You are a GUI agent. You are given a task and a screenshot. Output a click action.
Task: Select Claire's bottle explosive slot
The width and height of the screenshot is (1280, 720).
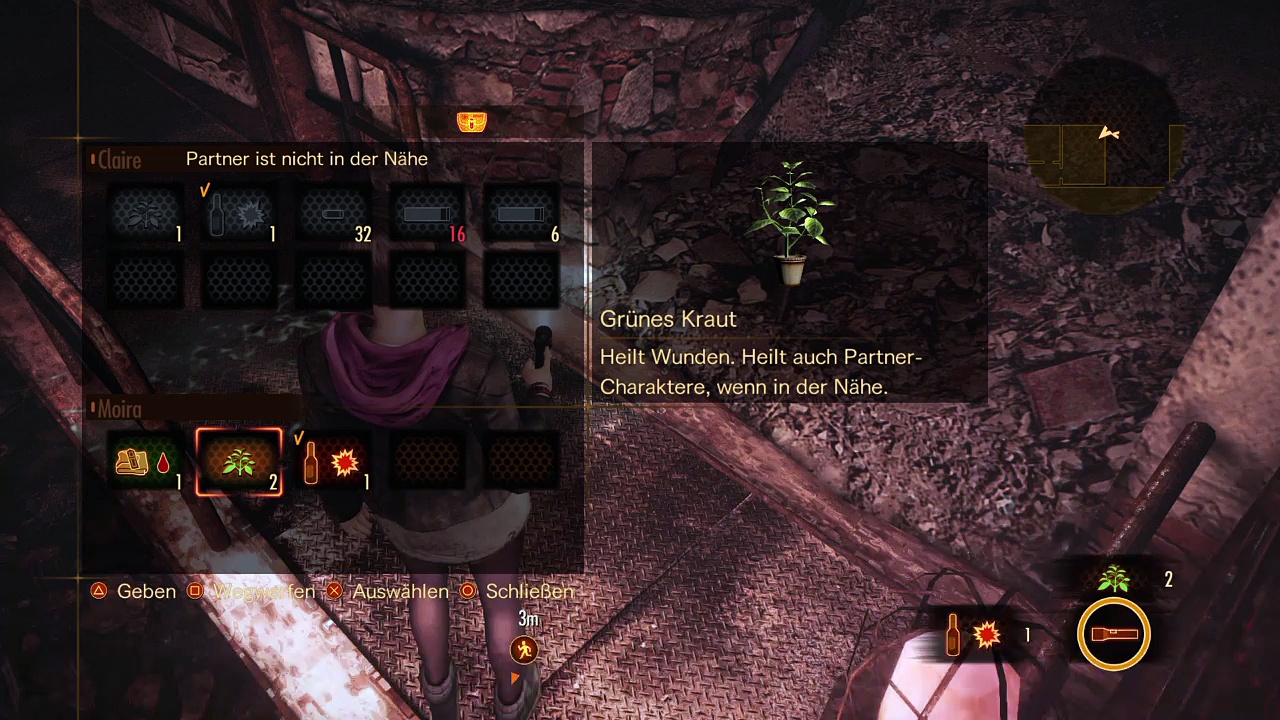(239, 214)
